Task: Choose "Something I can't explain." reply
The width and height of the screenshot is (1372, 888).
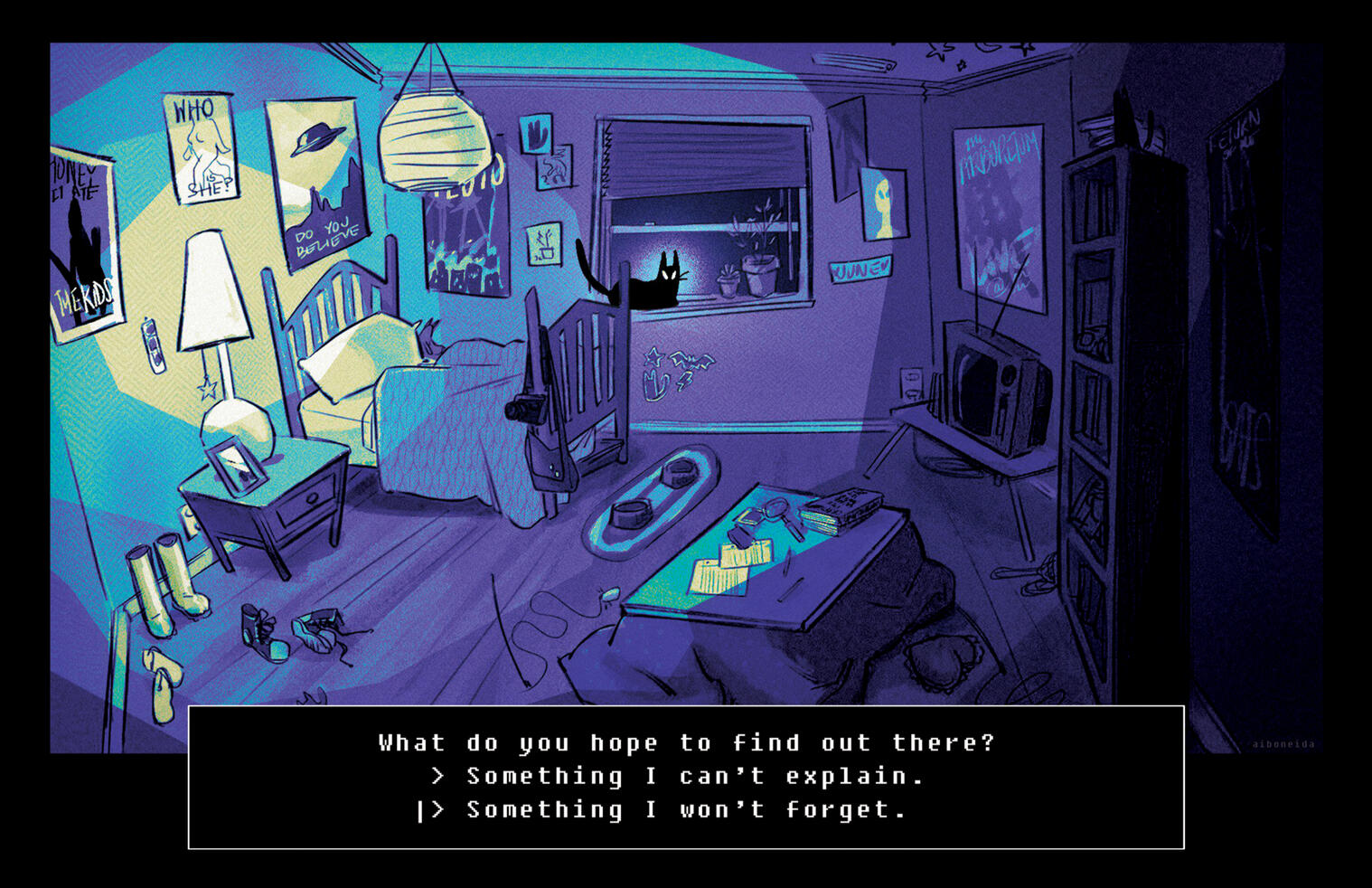Action: click(x=694, y=777)
